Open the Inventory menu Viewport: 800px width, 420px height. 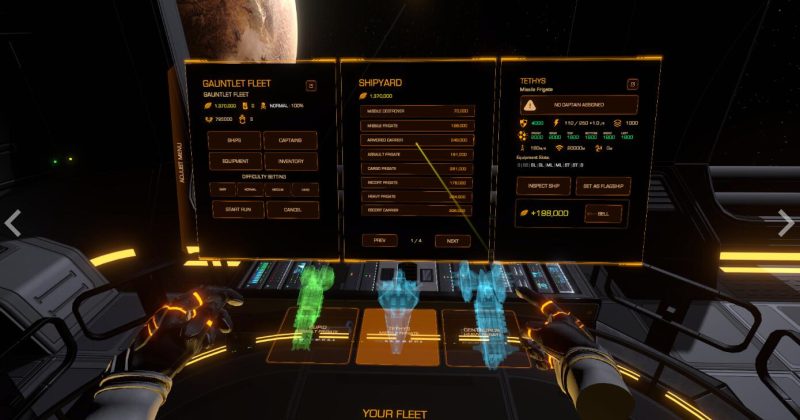click(x=292, y=161)
